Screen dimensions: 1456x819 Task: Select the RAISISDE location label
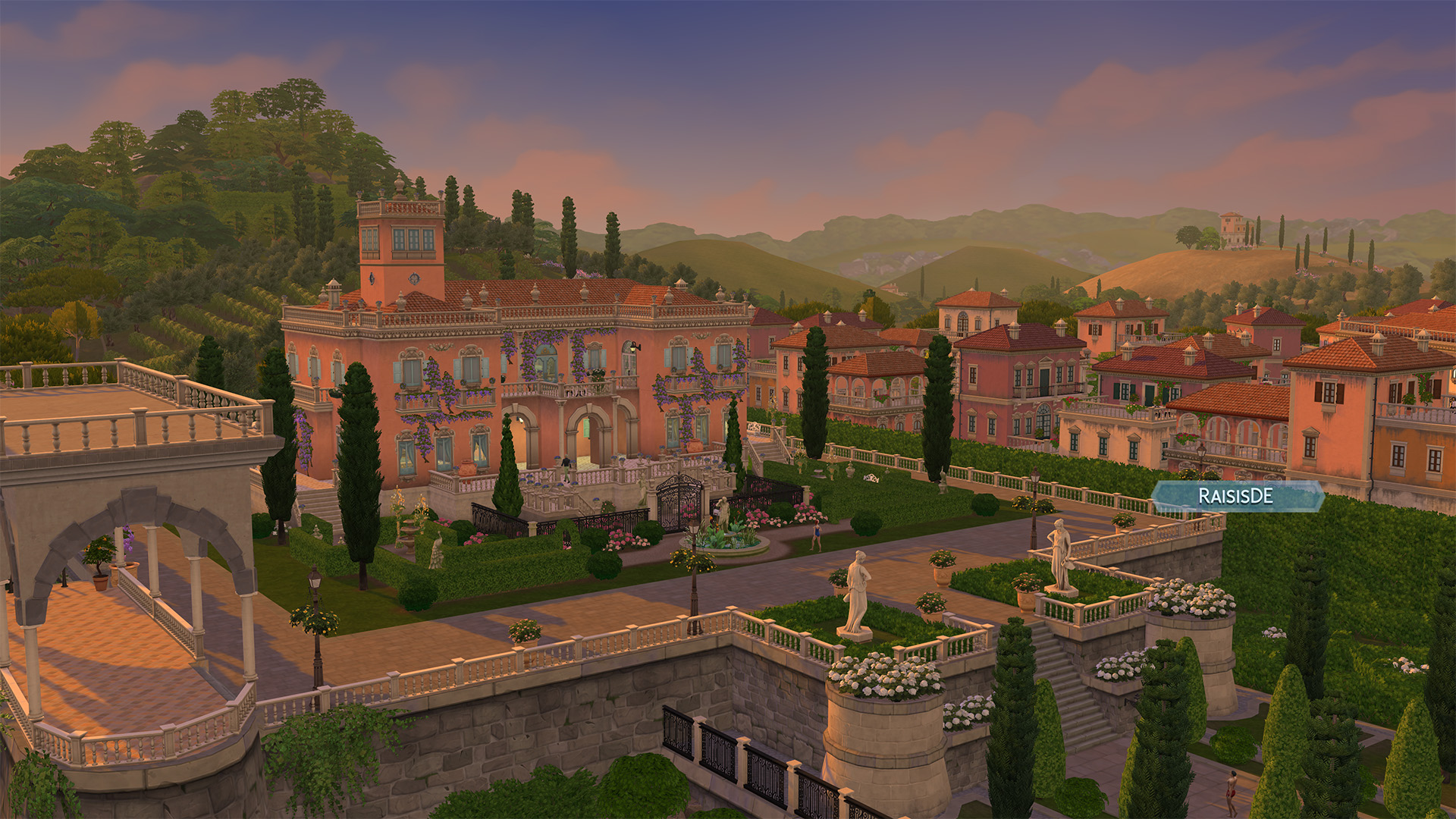[x=1236, y=496]
